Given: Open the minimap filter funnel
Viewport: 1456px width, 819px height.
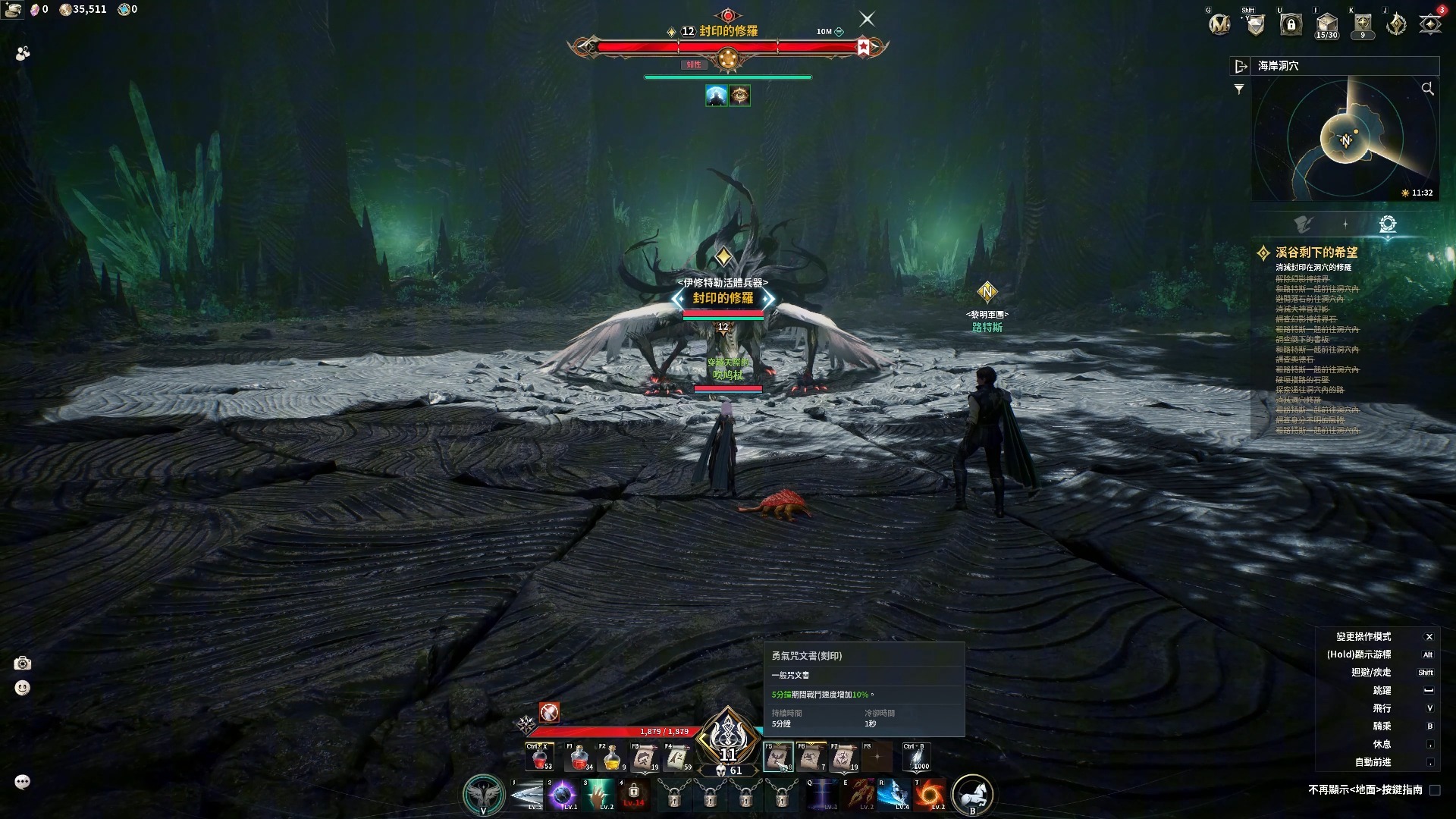Looking at the screenshot, I should pyautogui.click(x=1239, y=89).
